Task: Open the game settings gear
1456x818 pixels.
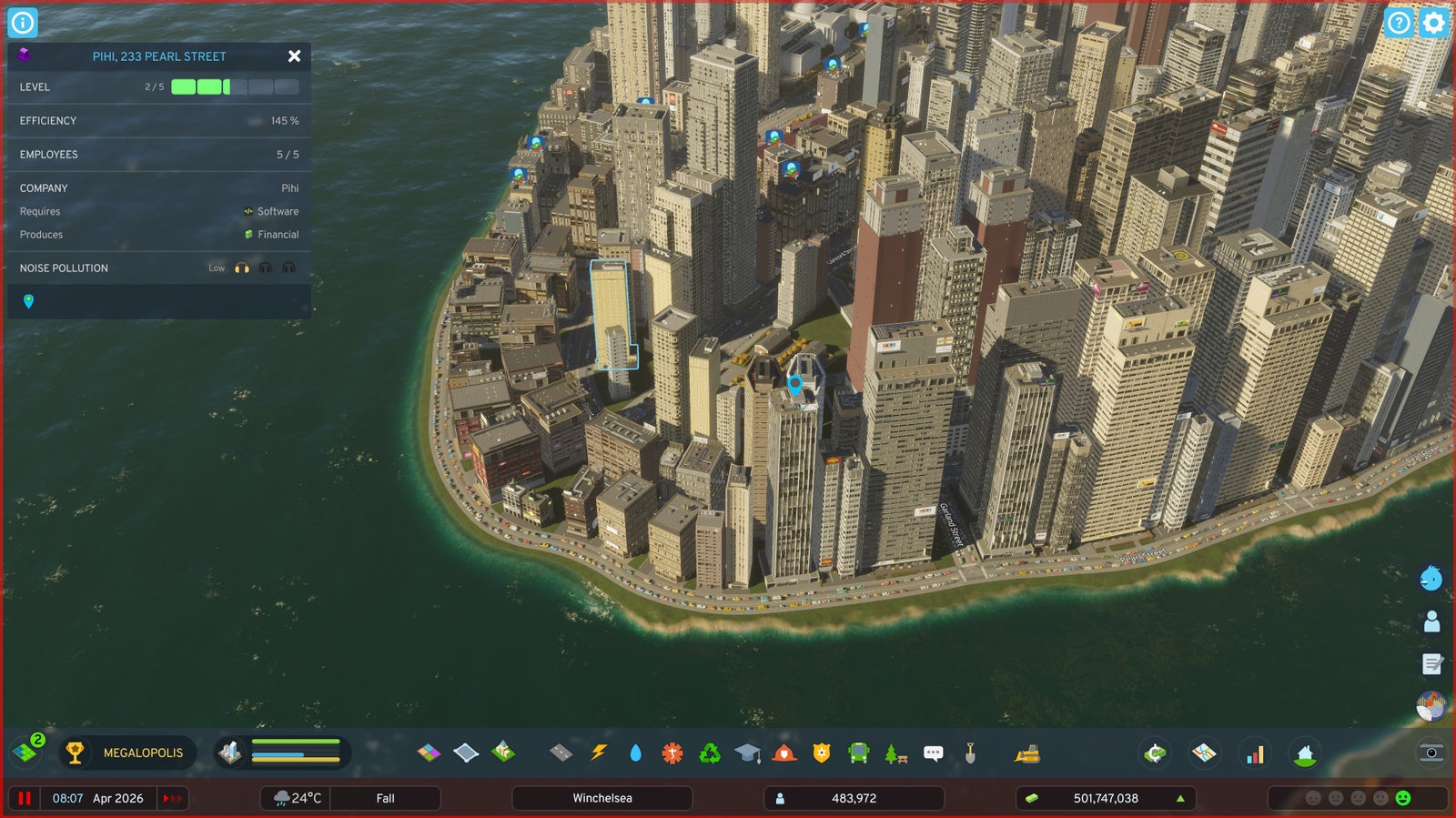Action: 1433,23
